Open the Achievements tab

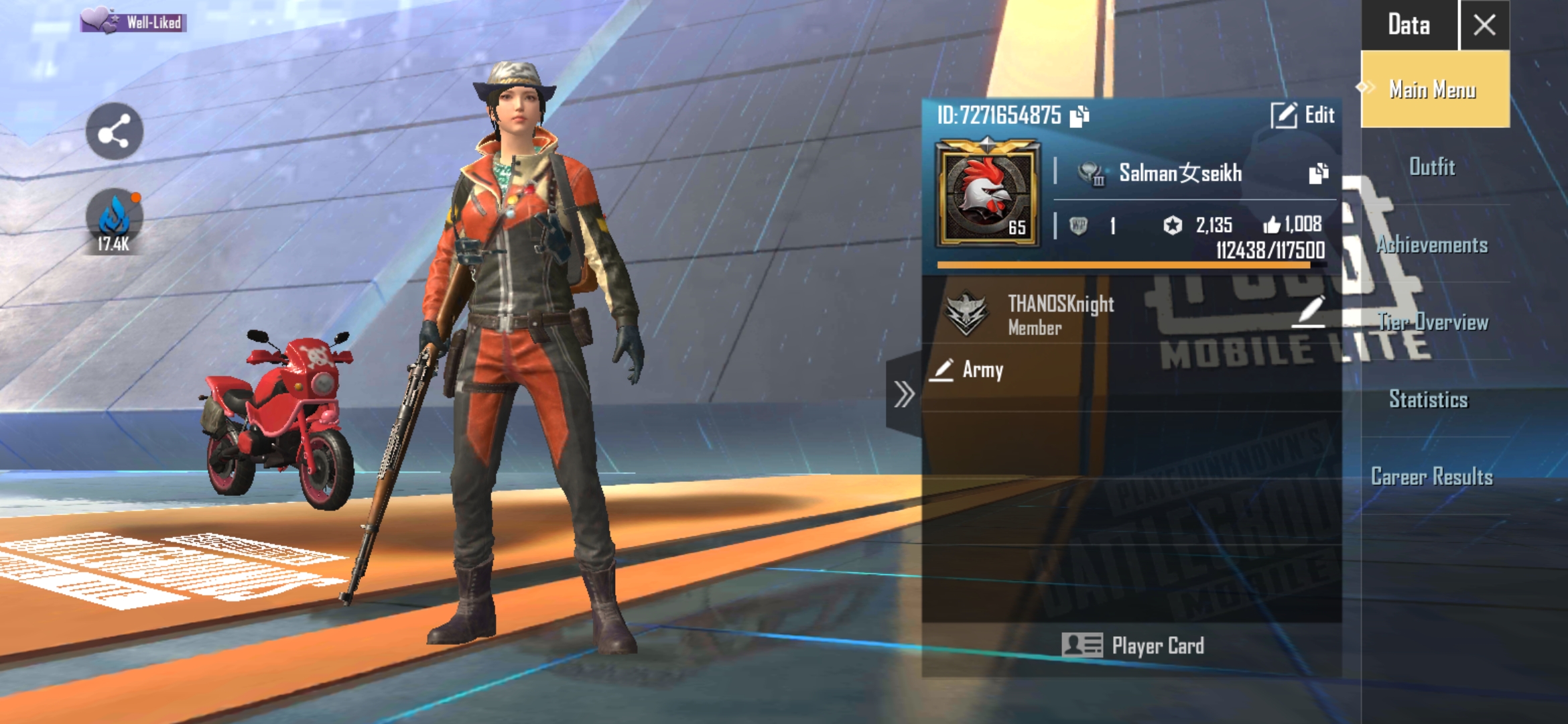point(1433,245)
